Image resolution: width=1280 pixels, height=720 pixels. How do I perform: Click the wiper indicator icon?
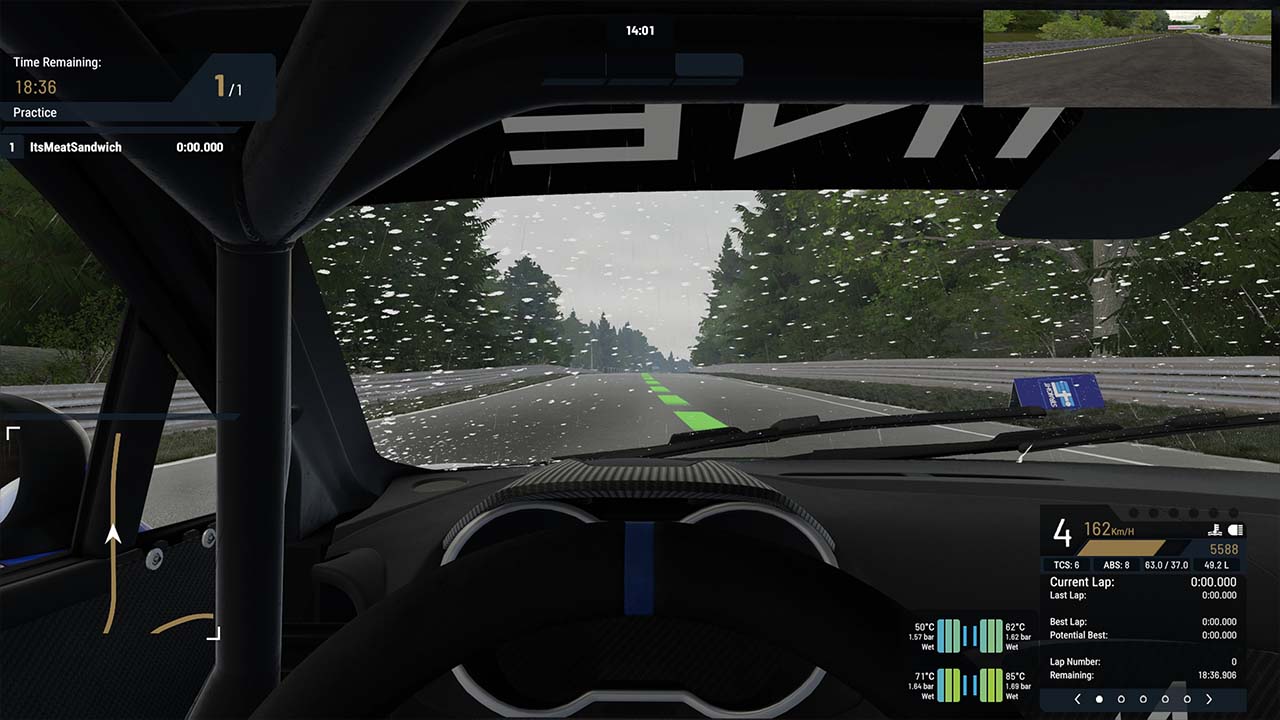pyautogui.click(x=1216, y=530)
